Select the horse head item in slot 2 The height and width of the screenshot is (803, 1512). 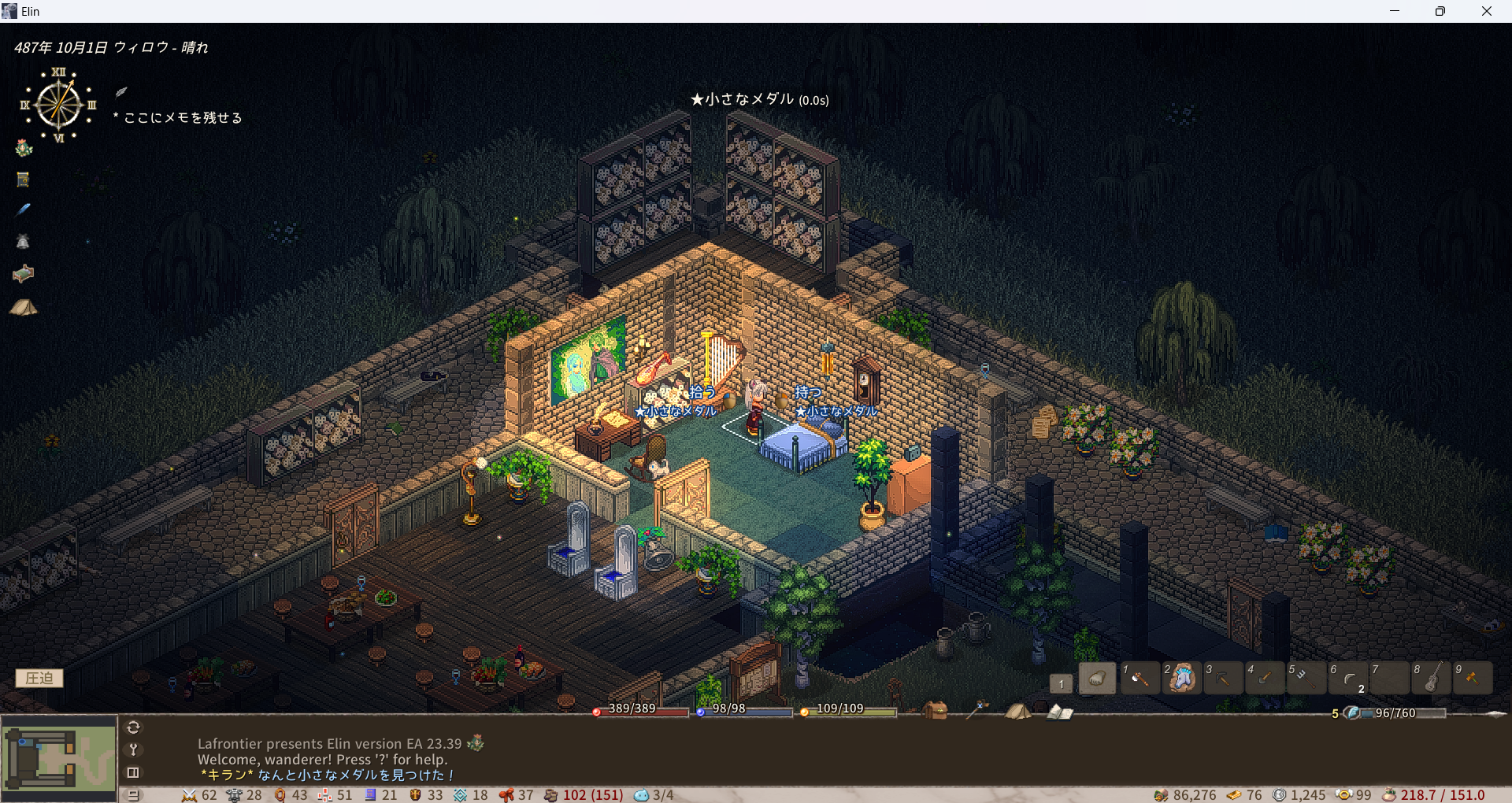tap(1181, 678)
